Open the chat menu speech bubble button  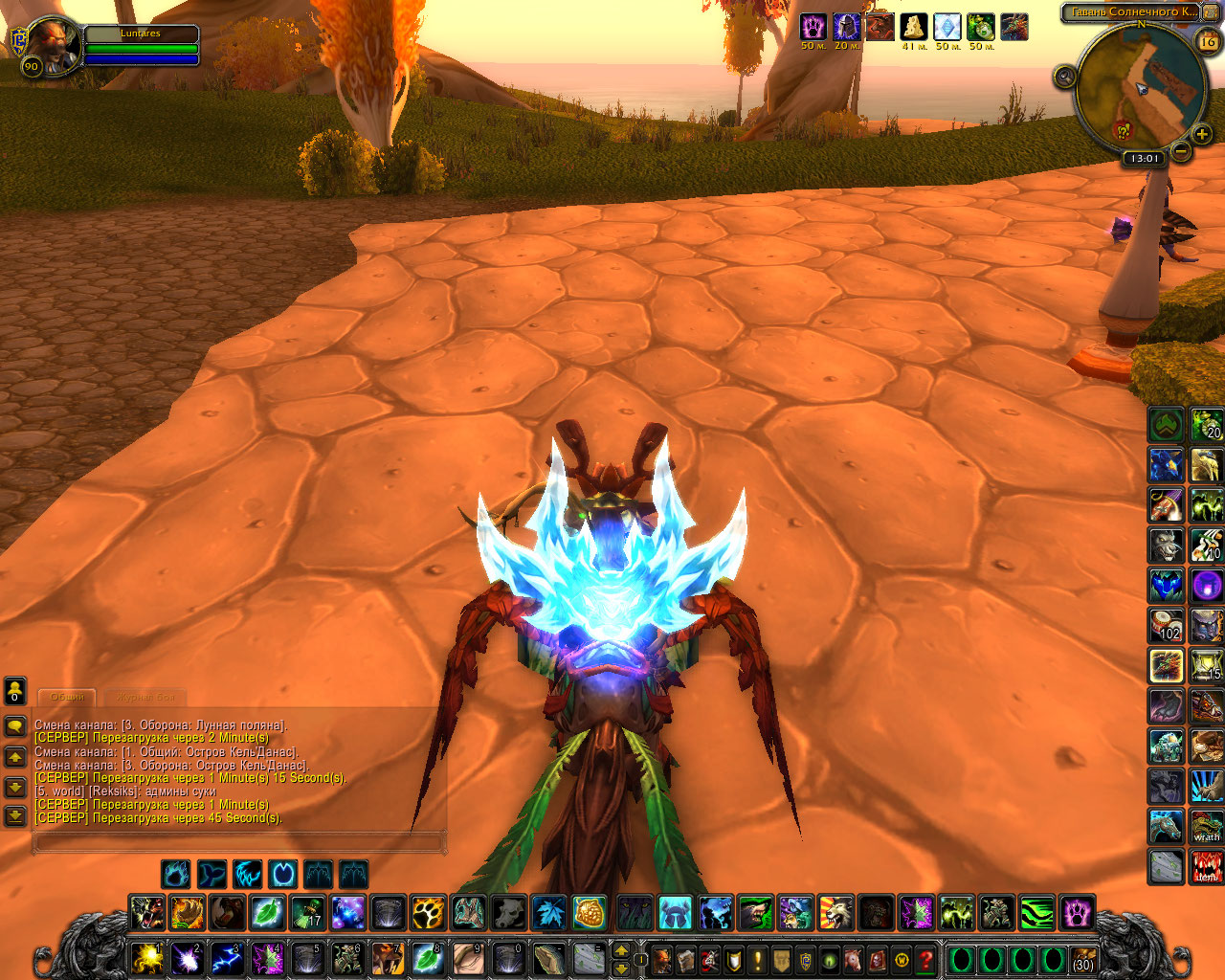tap(15, 726)
